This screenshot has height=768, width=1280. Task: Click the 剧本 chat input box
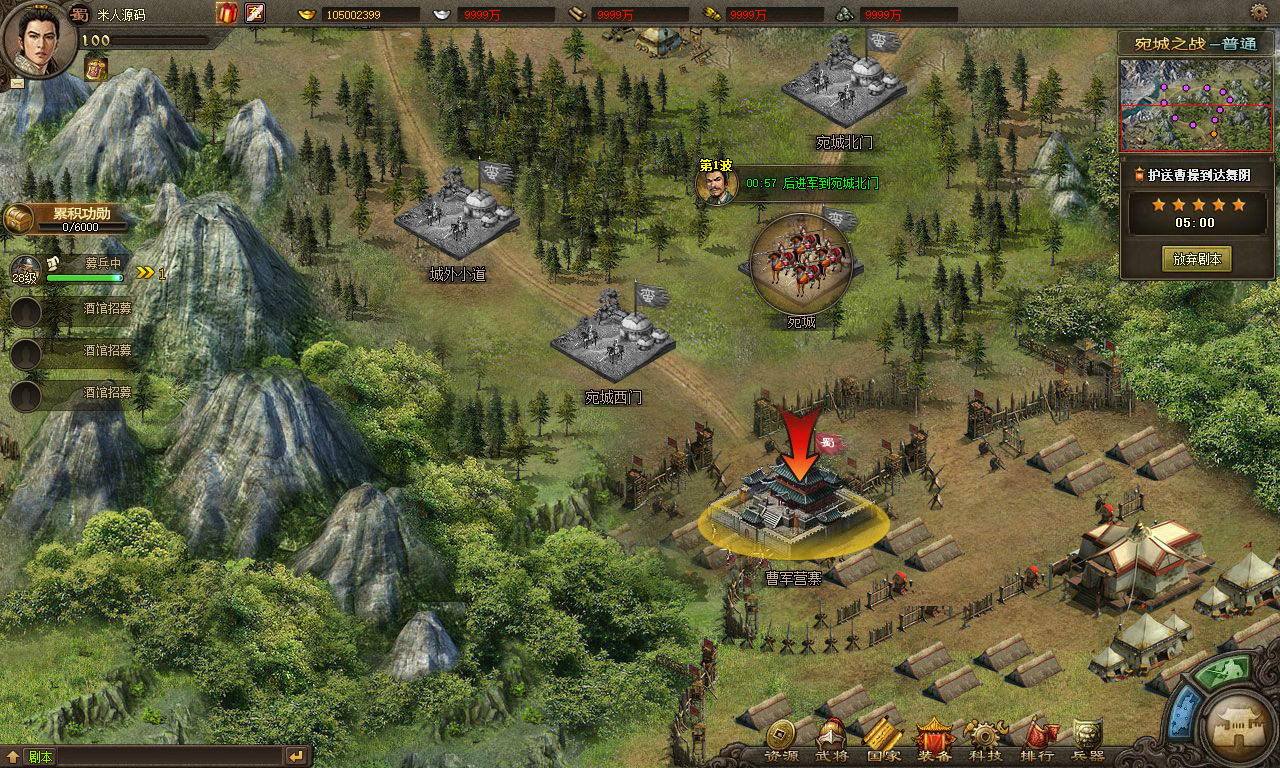(150, 757)
